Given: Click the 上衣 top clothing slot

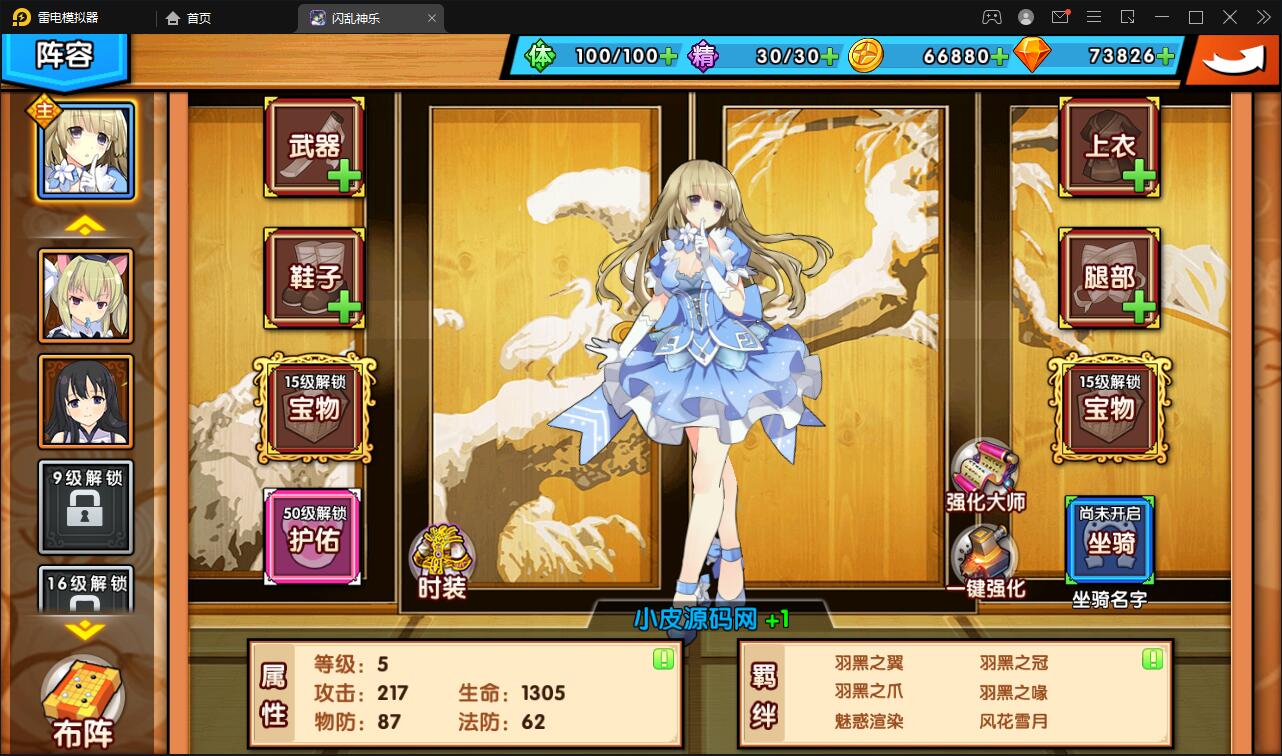Looking at the screenshot, I should coord(1108,146).
